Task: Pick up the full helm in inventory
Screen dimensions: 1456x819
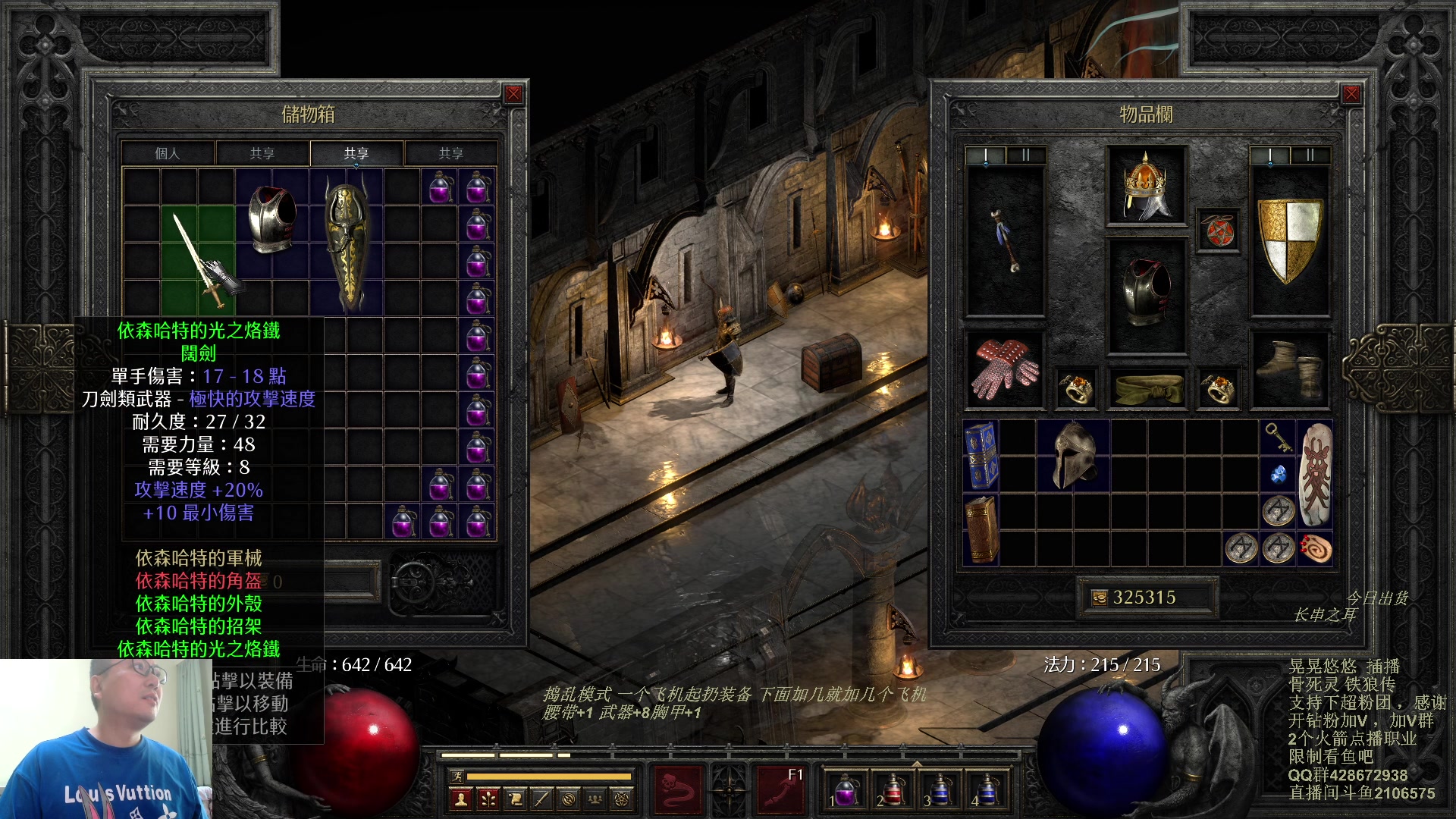Action: click(1073, 455)
